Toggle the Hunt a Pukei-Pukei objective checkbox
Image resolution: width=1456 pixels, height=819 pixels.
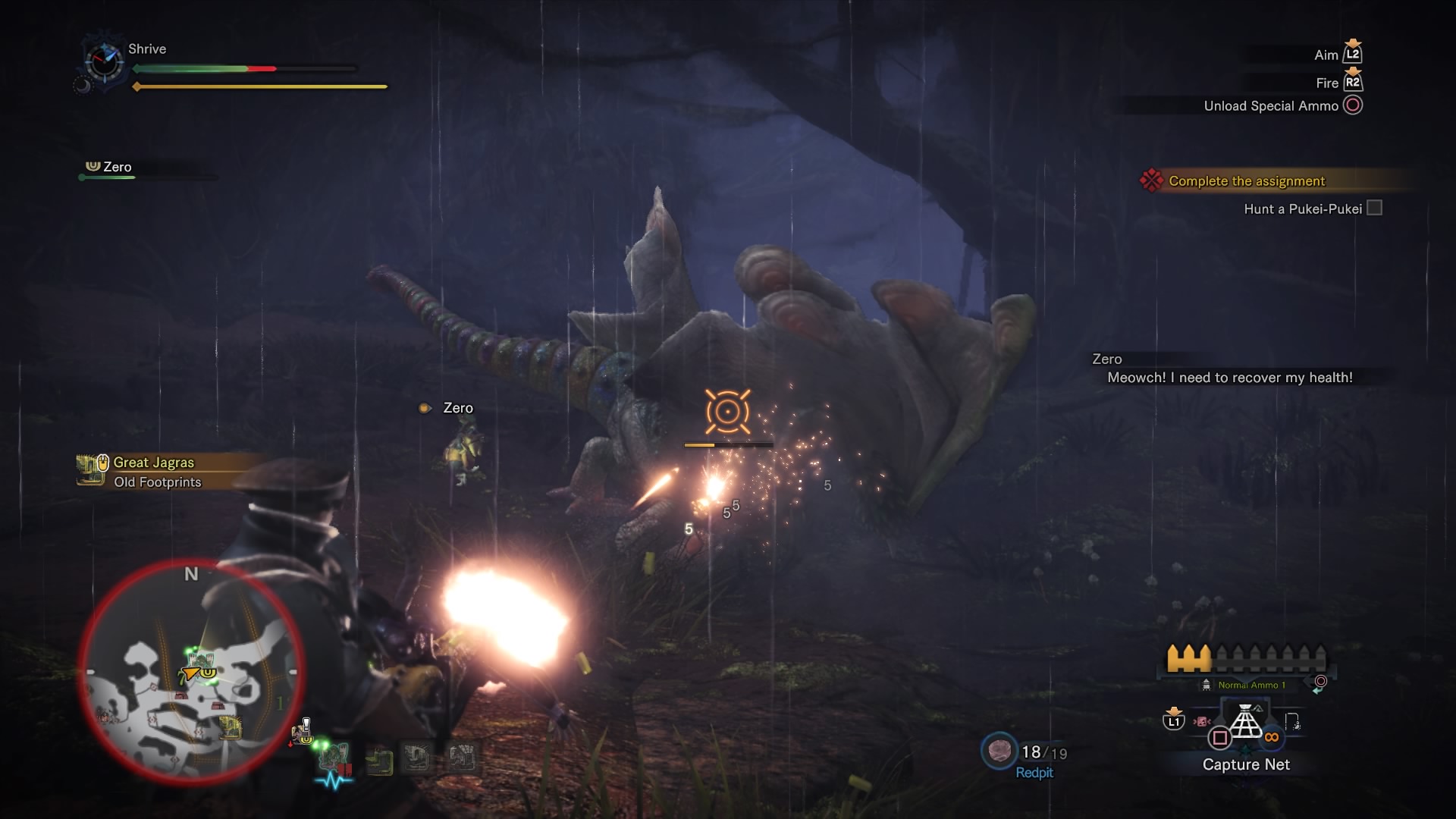tap(1374, 209)
